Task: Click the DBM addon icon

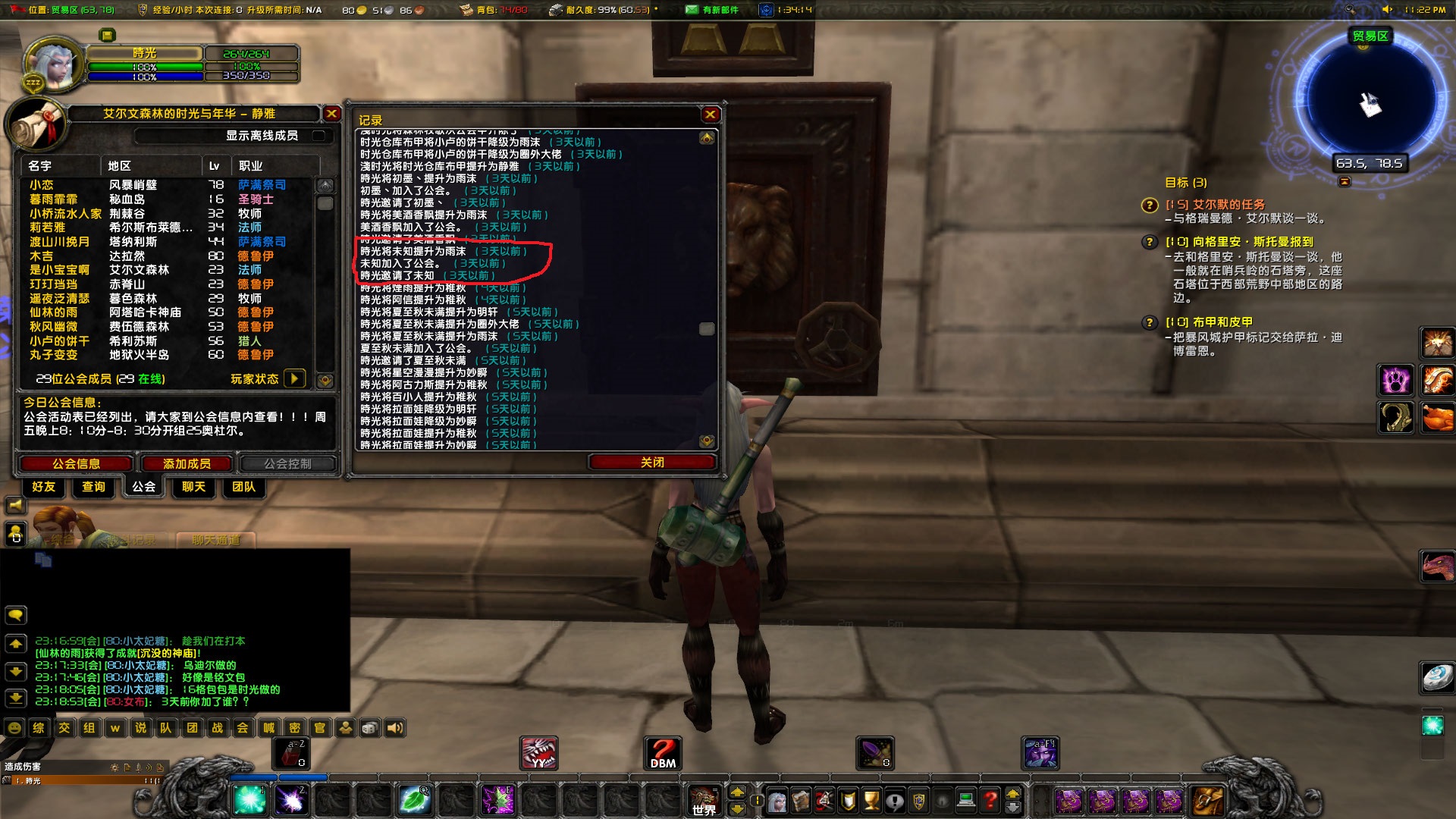Action: pyautogui.click(x=661, y=752)
